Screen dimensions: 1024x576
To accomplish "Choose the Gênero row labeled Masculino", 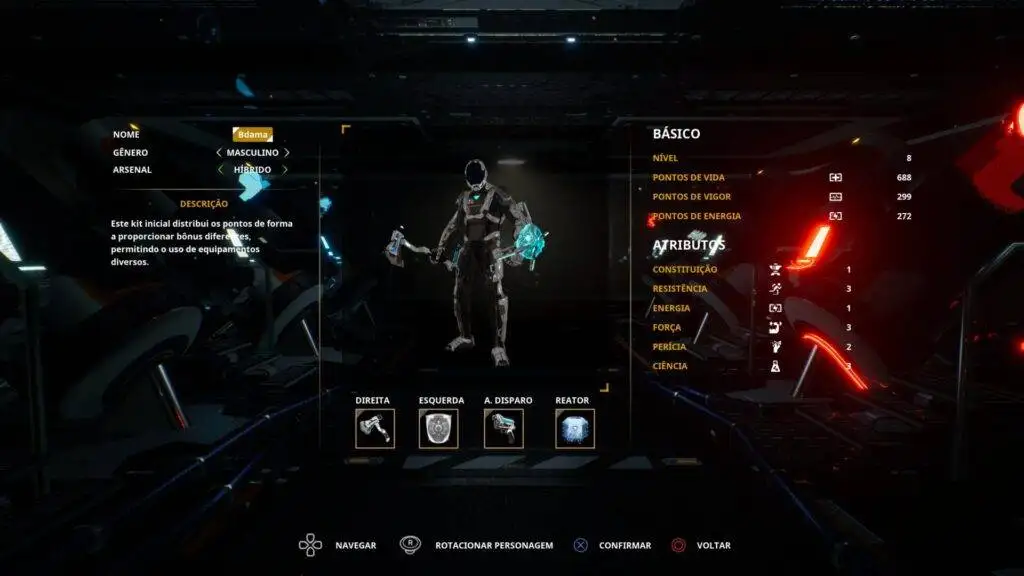I will (252, 153).
